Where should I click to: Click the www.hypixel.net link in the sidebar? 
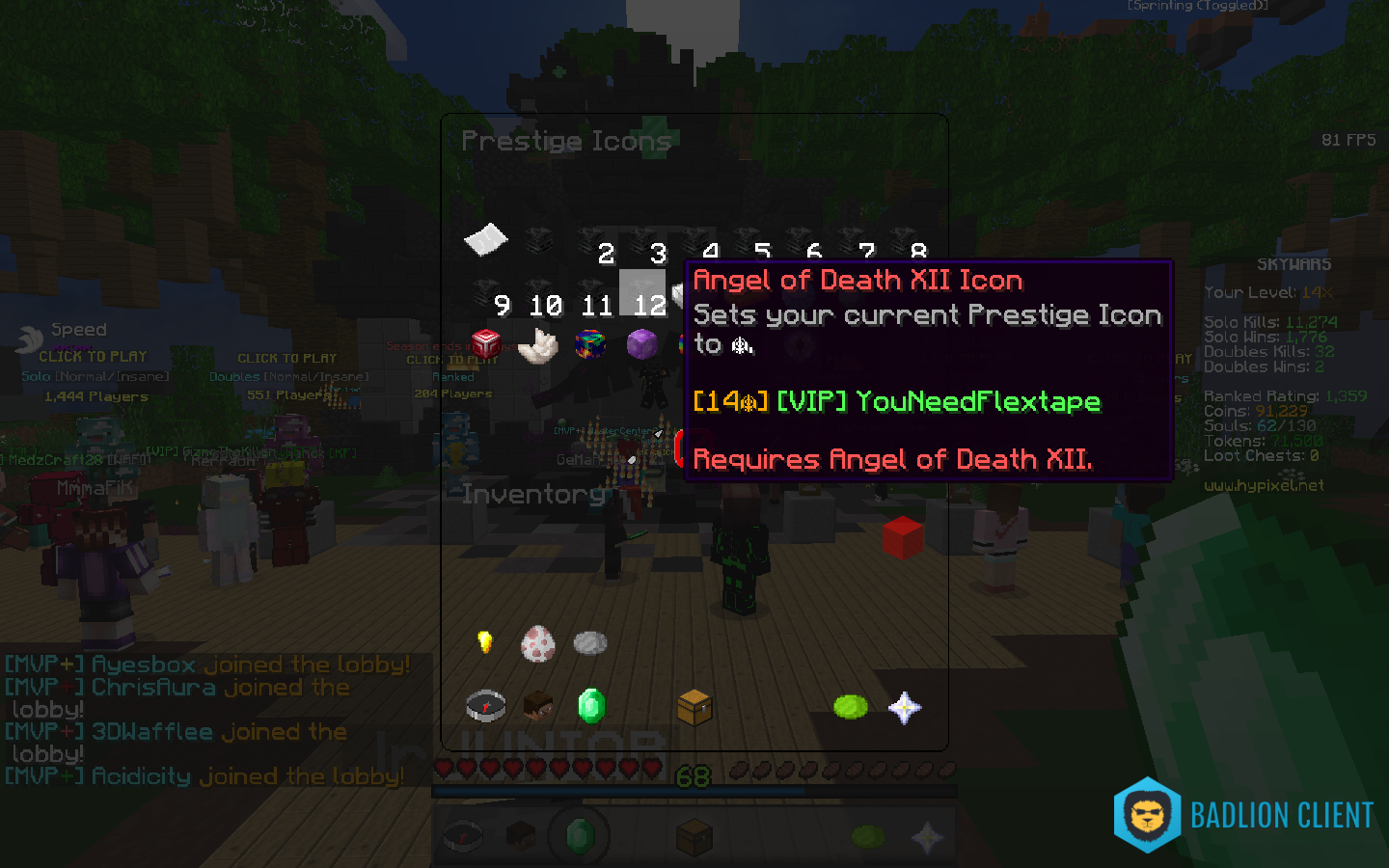point(1265,485)
